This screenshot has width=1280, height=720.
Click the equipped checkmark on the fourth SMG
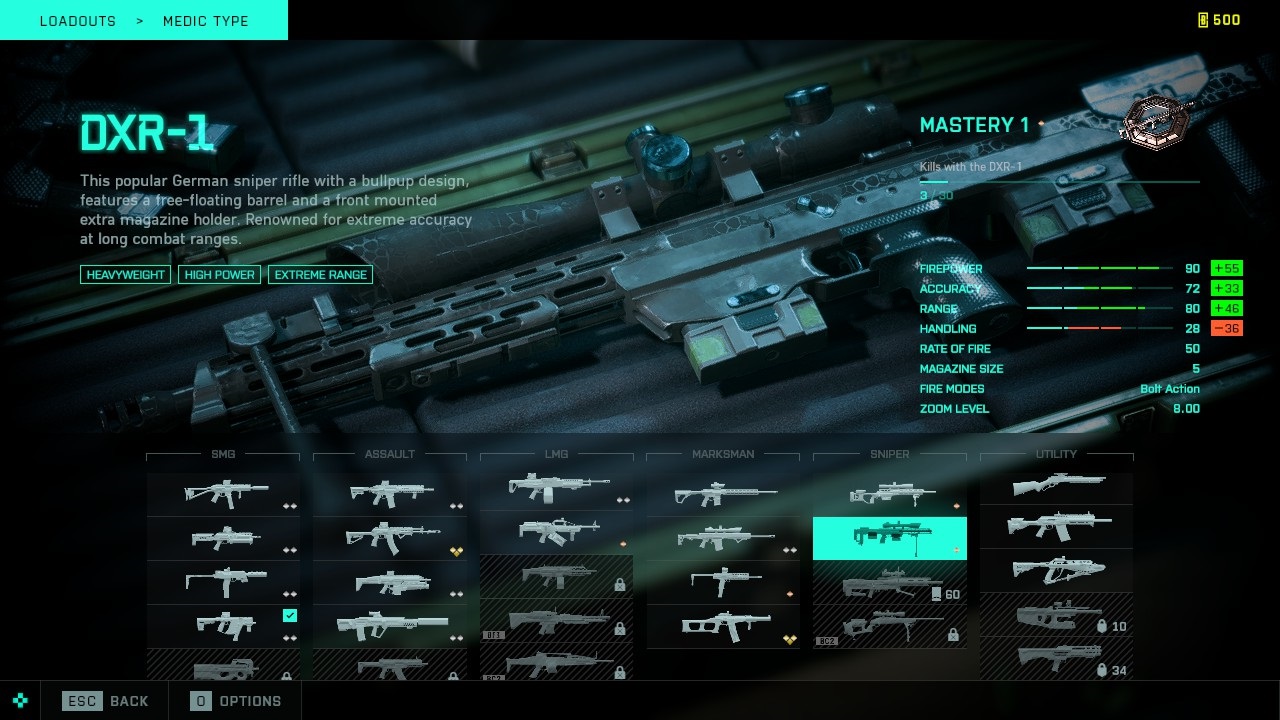289,615
